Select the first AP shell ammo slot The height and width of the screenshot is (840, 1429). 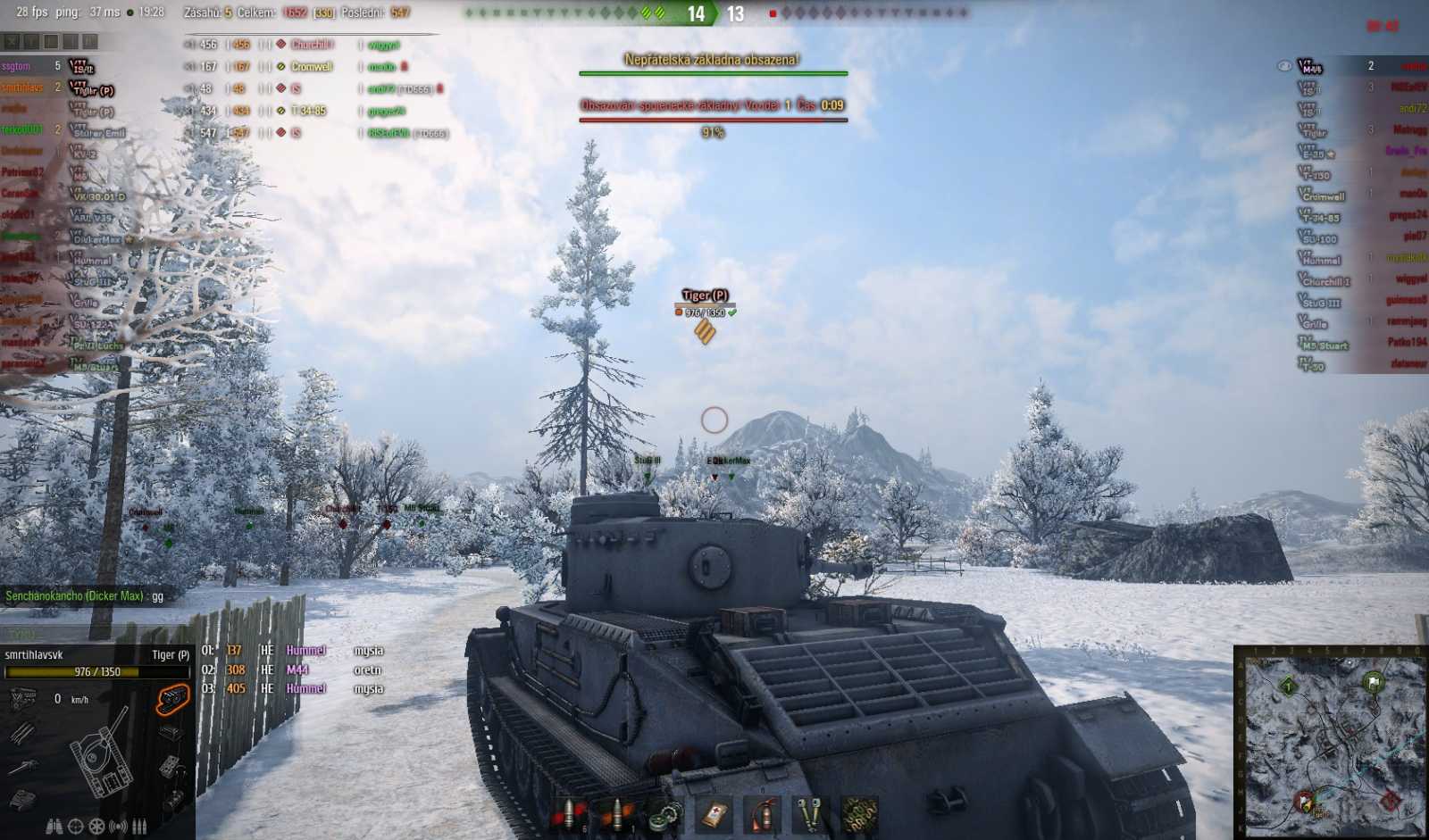(x=569, y=814)
